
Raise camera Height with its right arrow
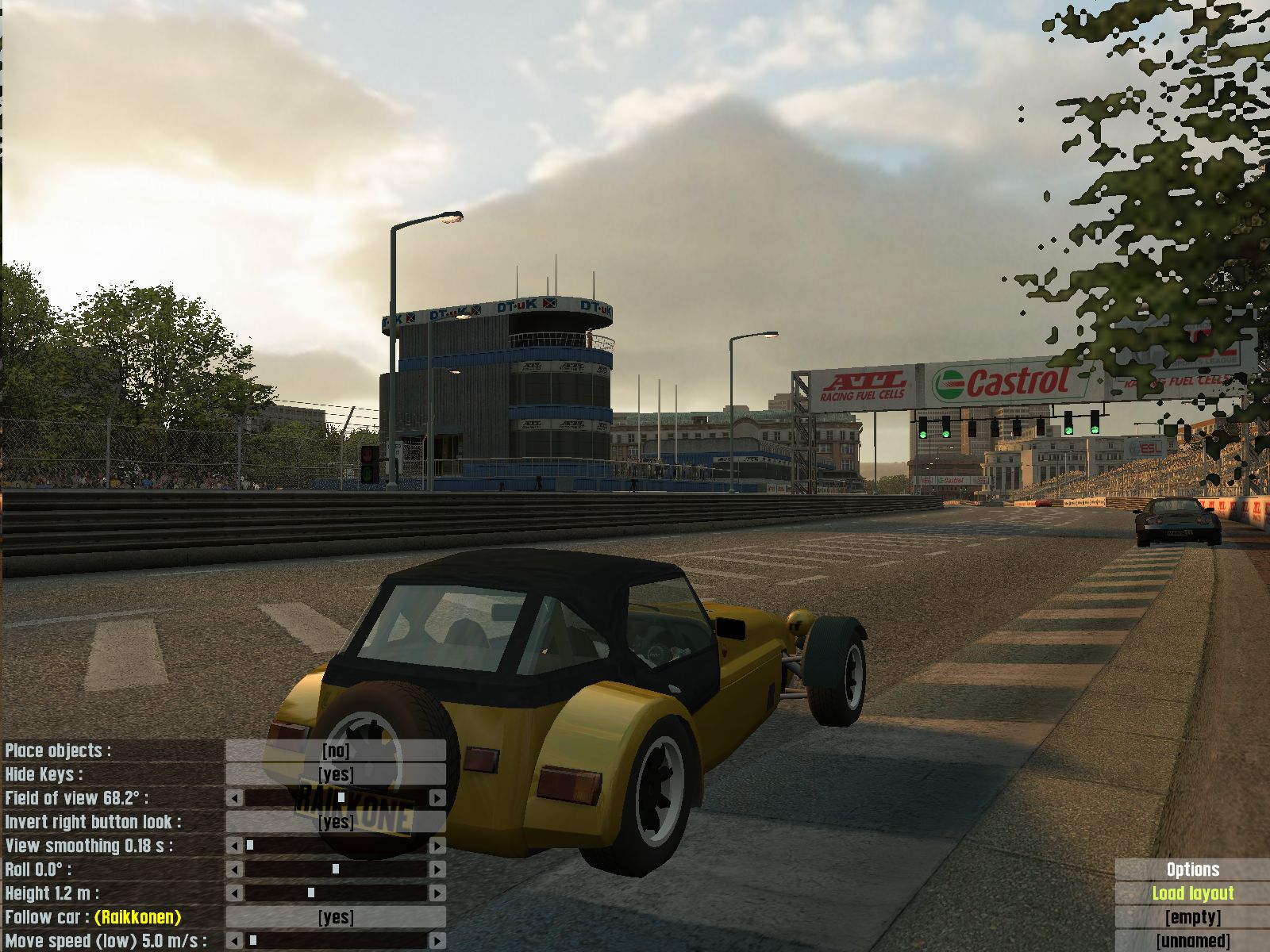(437, 893)
